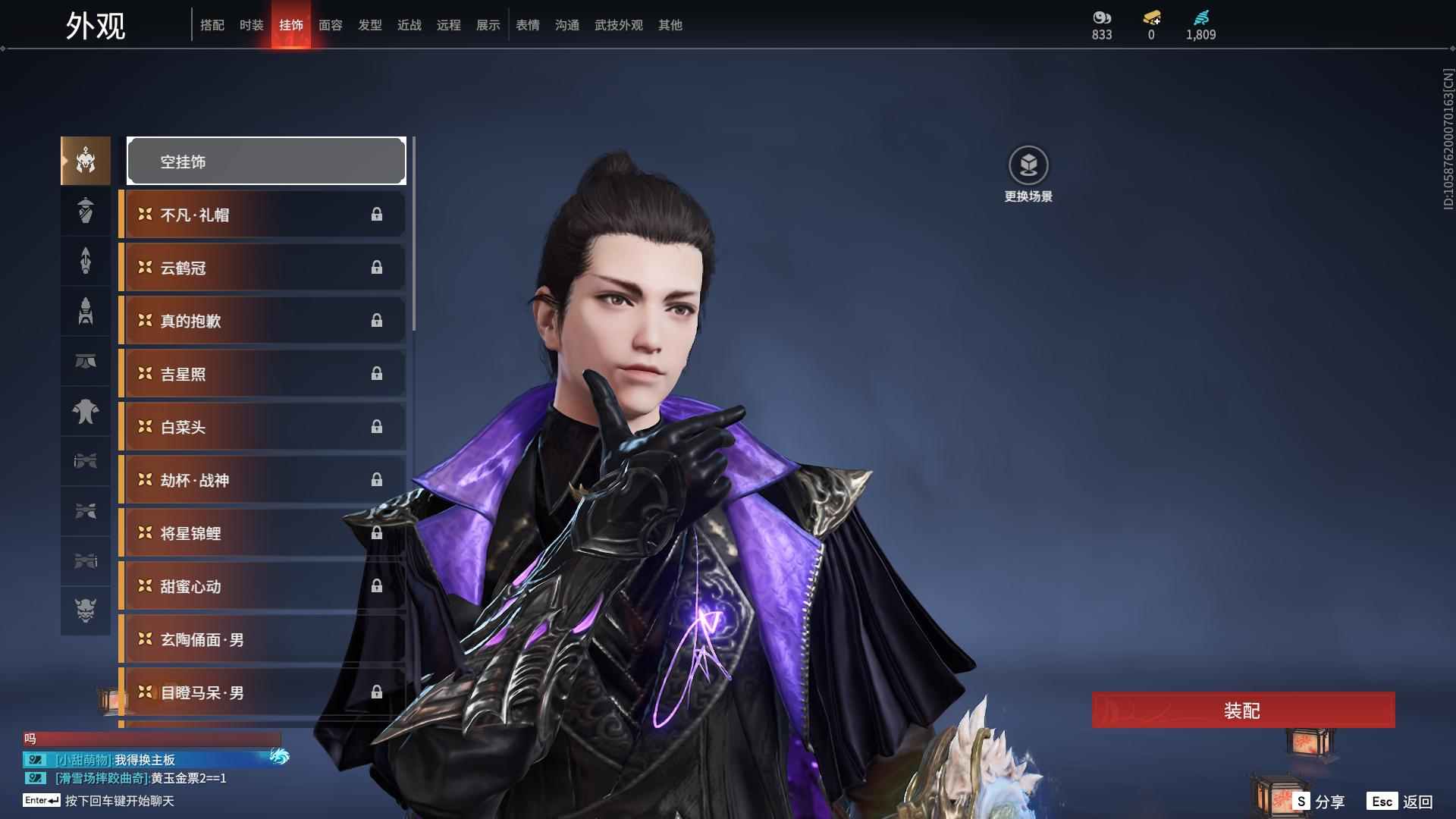
Task: Choose the 玄陶俑面·男 accessory
Action: click(262, 639)
